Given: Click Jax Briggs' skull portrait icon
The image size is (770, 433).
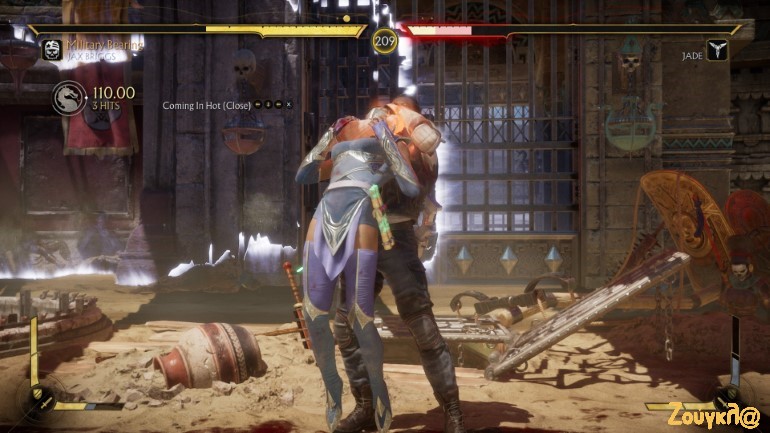Looking at the screenshot, I should tap(52, 50).
